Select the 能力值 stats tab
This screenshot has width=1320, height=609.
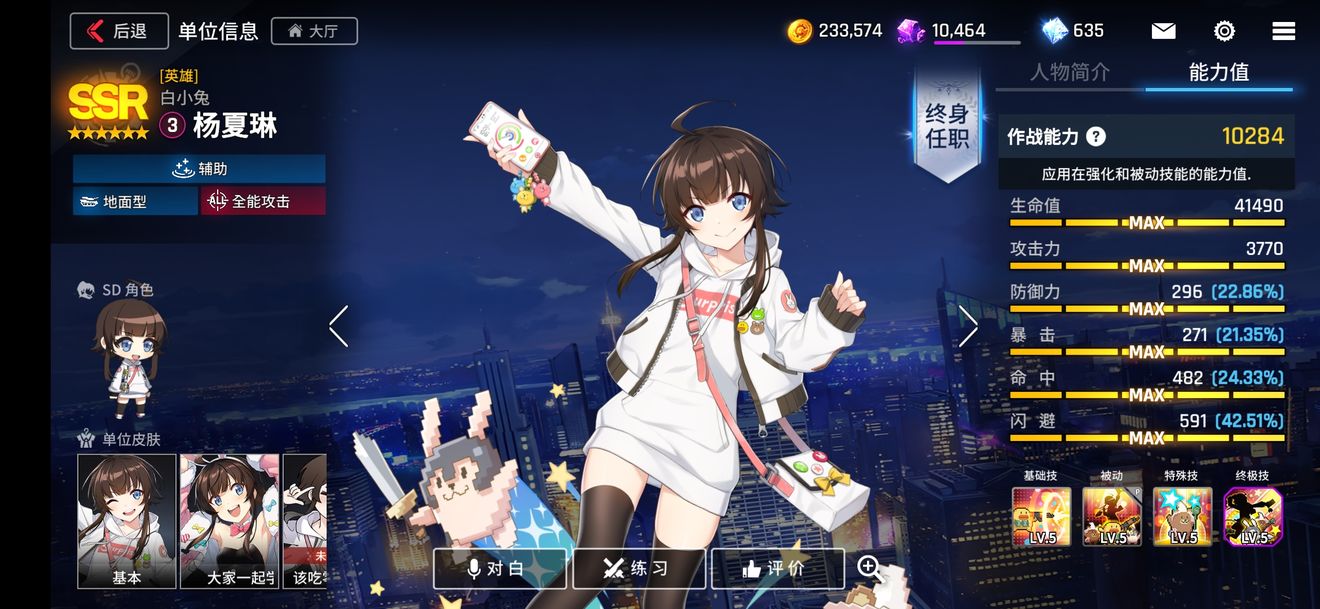(1218, 72)
